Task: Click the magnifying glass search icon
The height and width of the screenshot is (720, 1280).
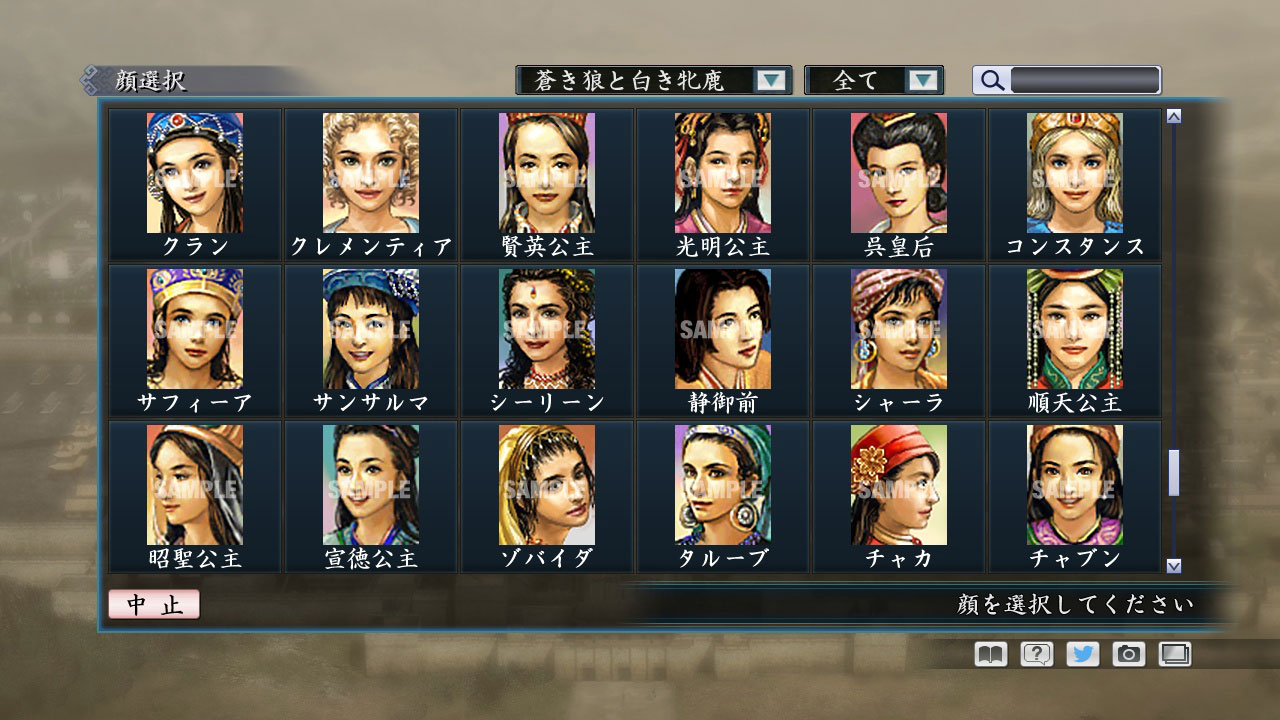Action: 990,80
